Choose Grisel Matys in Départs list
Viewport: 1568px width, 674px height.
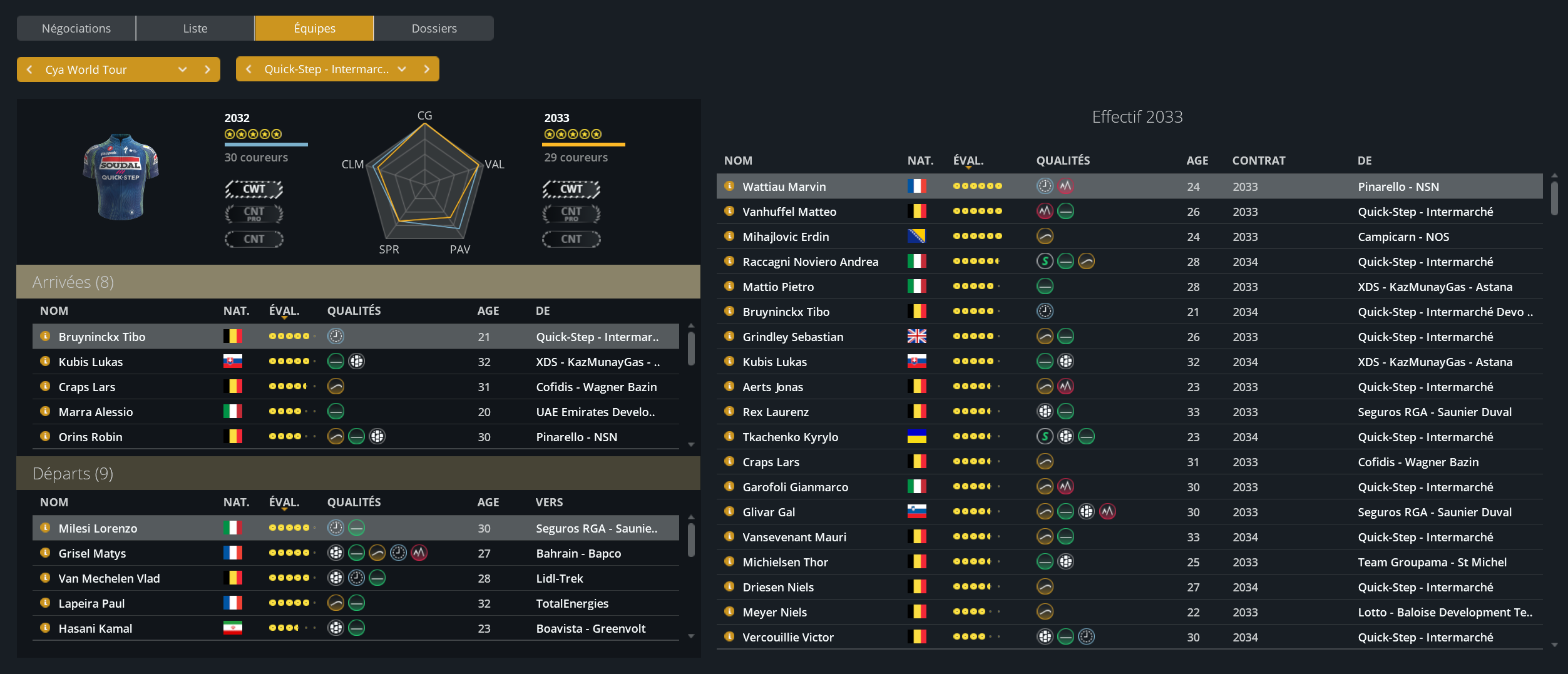92,553
